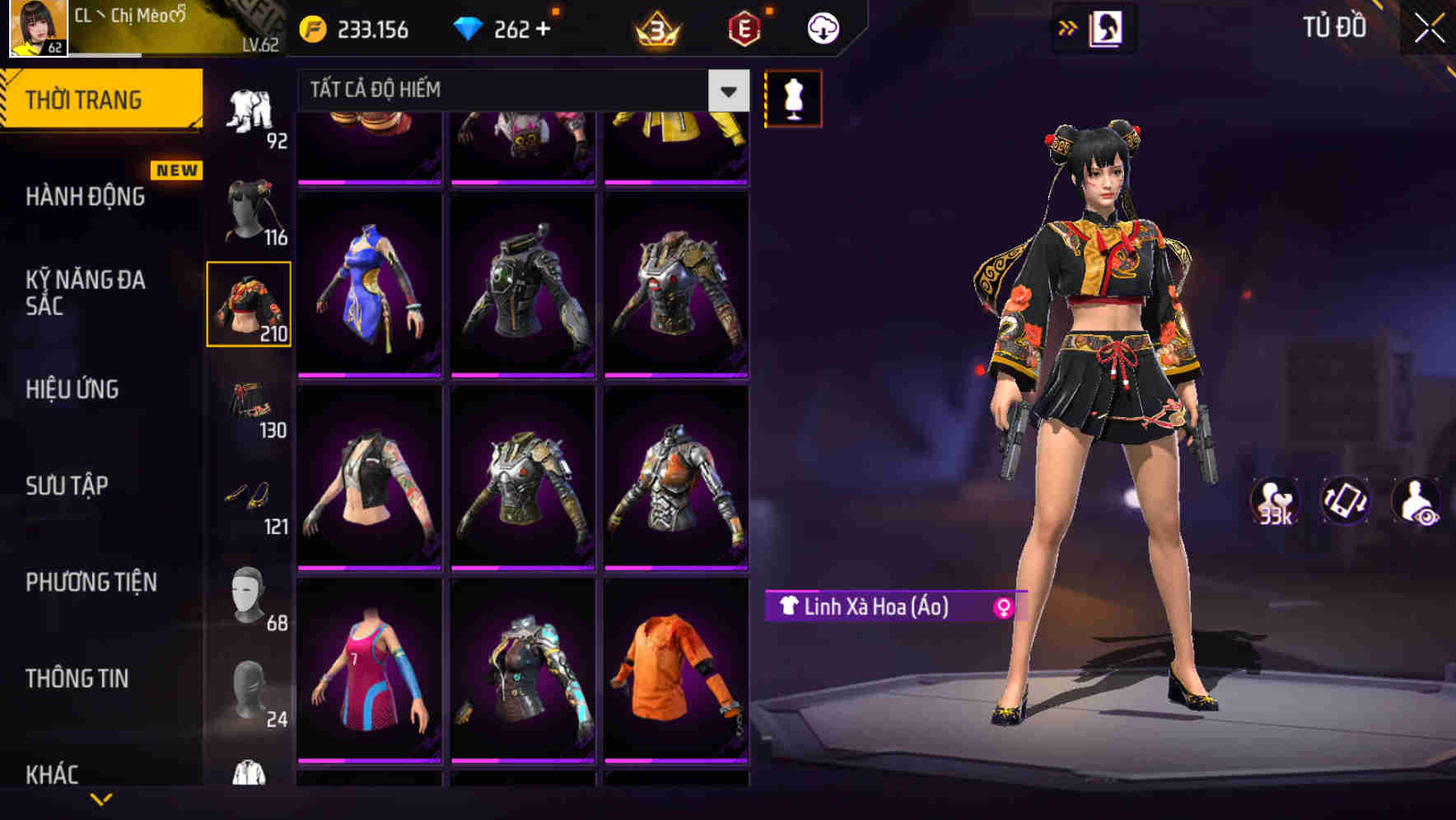The image size is (1456, 820).
Task: Open the shoes category icon showing 121 items
Action: click(250, 494)
